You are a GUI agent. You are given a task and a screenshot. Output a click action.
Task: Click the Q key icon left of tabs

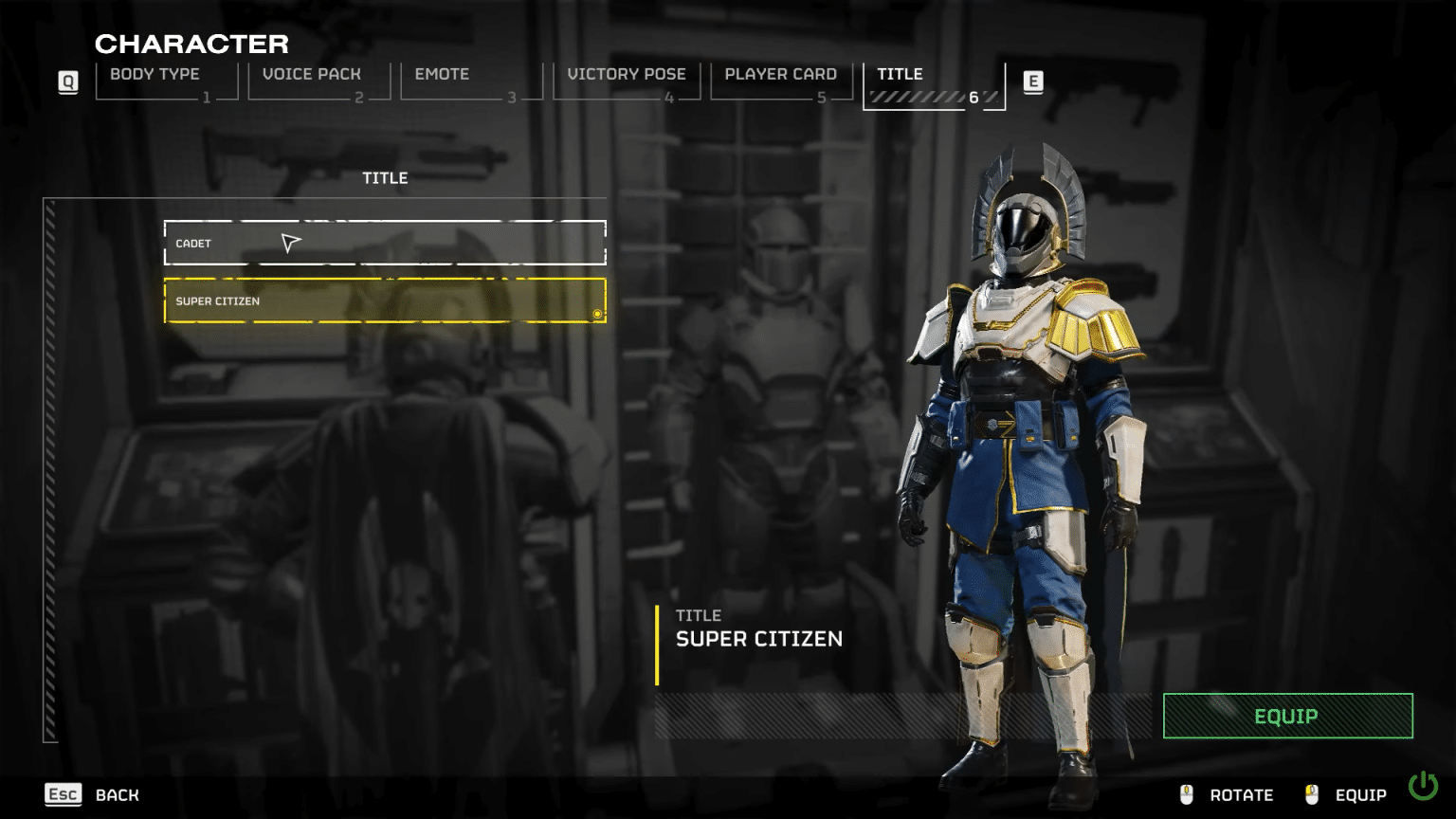(x=67, y=82)
